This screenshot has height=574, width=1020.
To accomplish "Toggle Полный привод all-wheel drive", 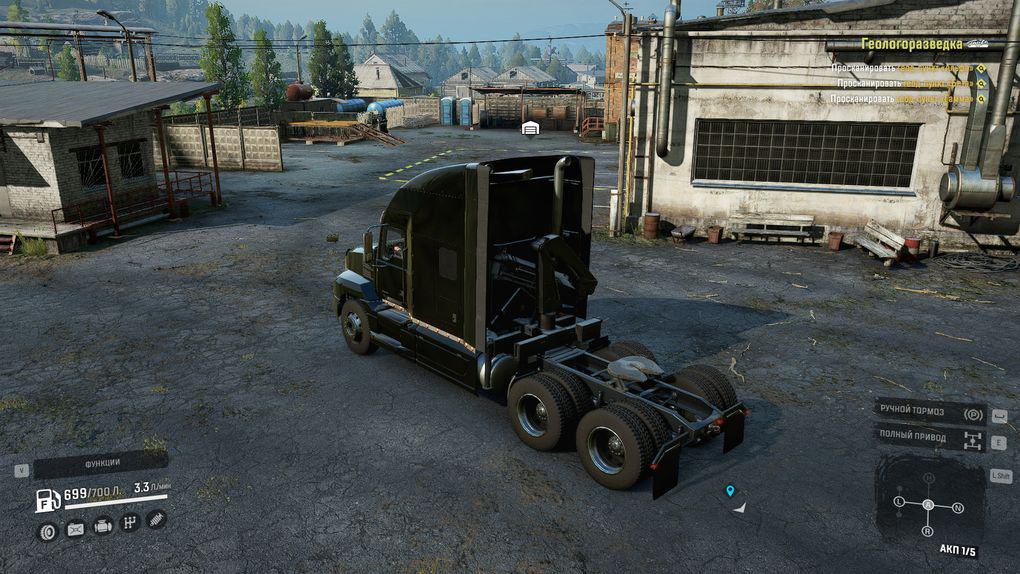I will 930,436.
